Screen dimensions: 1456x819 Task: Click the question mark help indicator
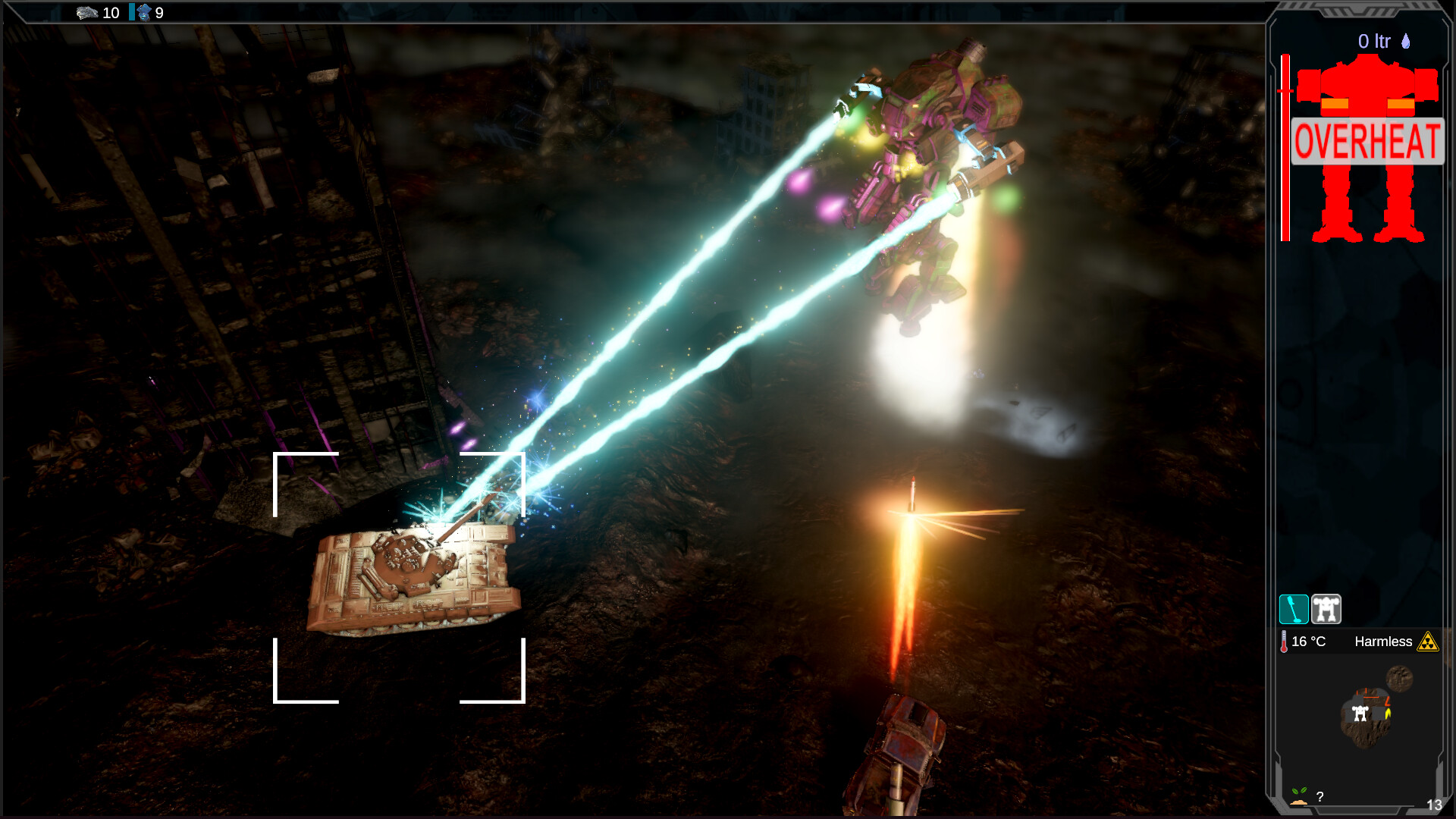[1319, 795]
